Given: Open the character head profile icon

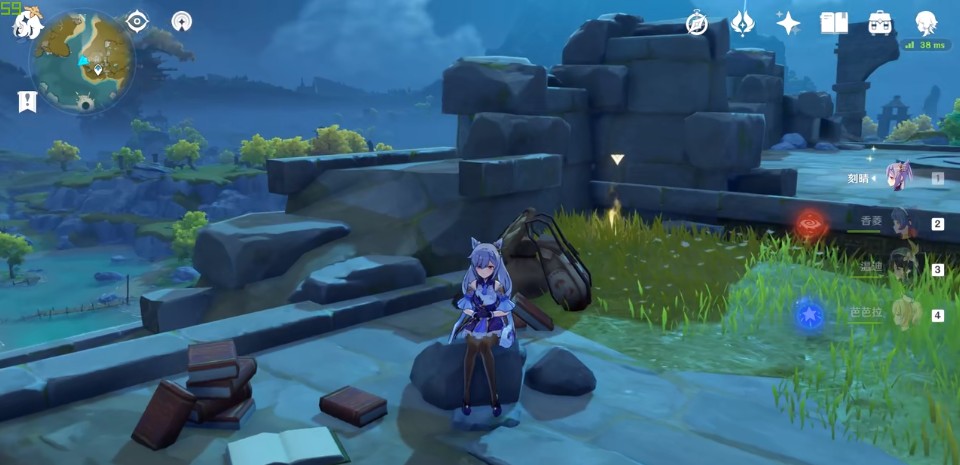Looking at the screenshot, I should click(926, 23).
